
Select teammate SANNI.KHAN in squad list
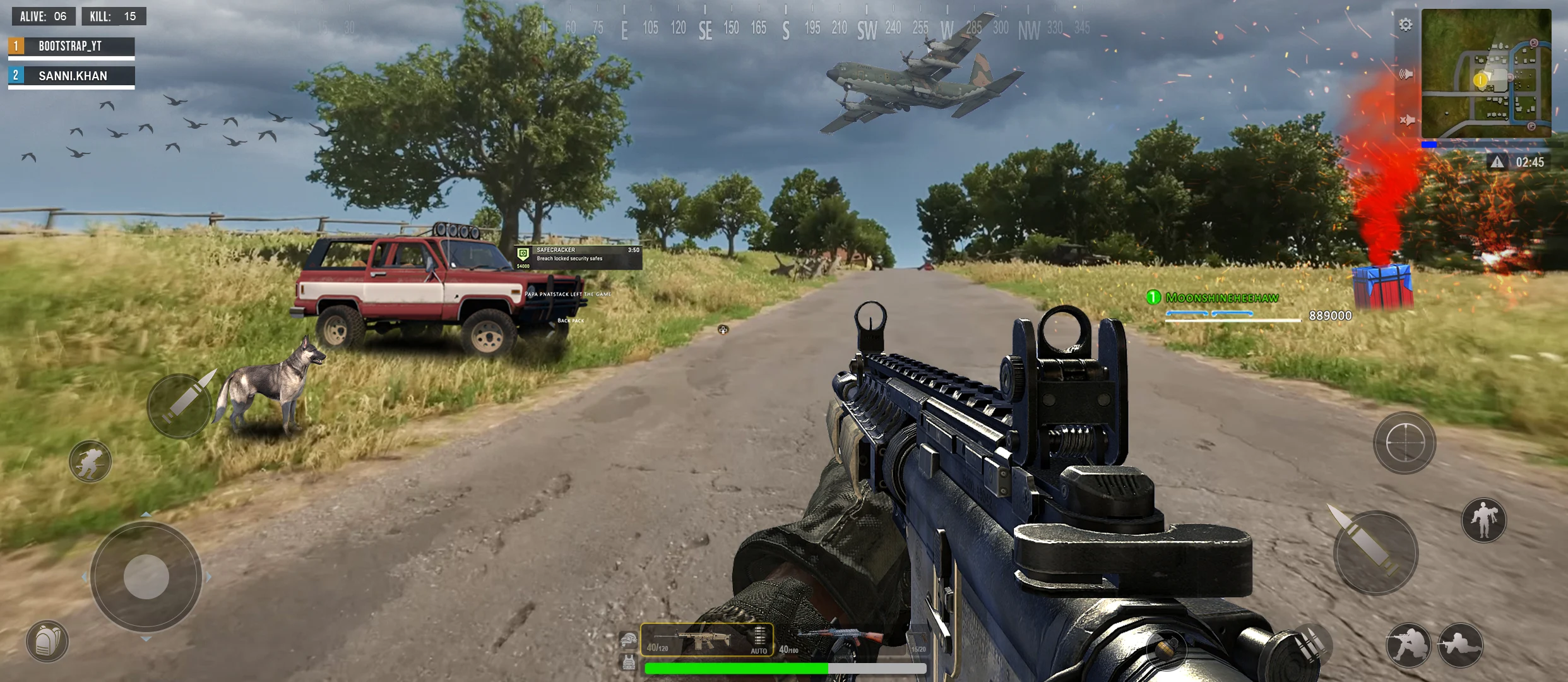71,76
